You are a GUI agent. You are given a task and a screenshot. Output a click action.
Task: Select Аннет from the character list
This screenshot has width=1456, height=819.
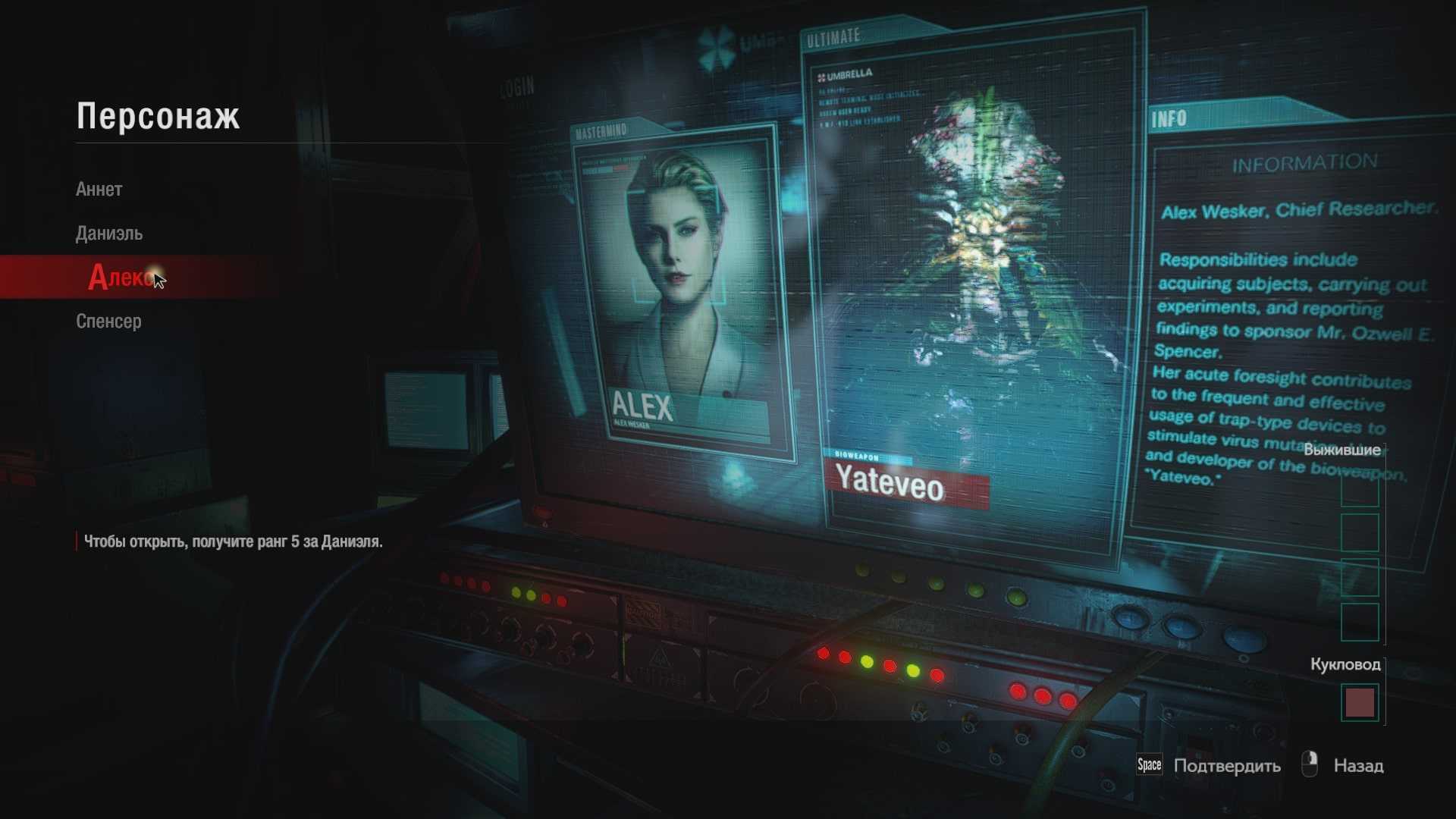(99, 190)
